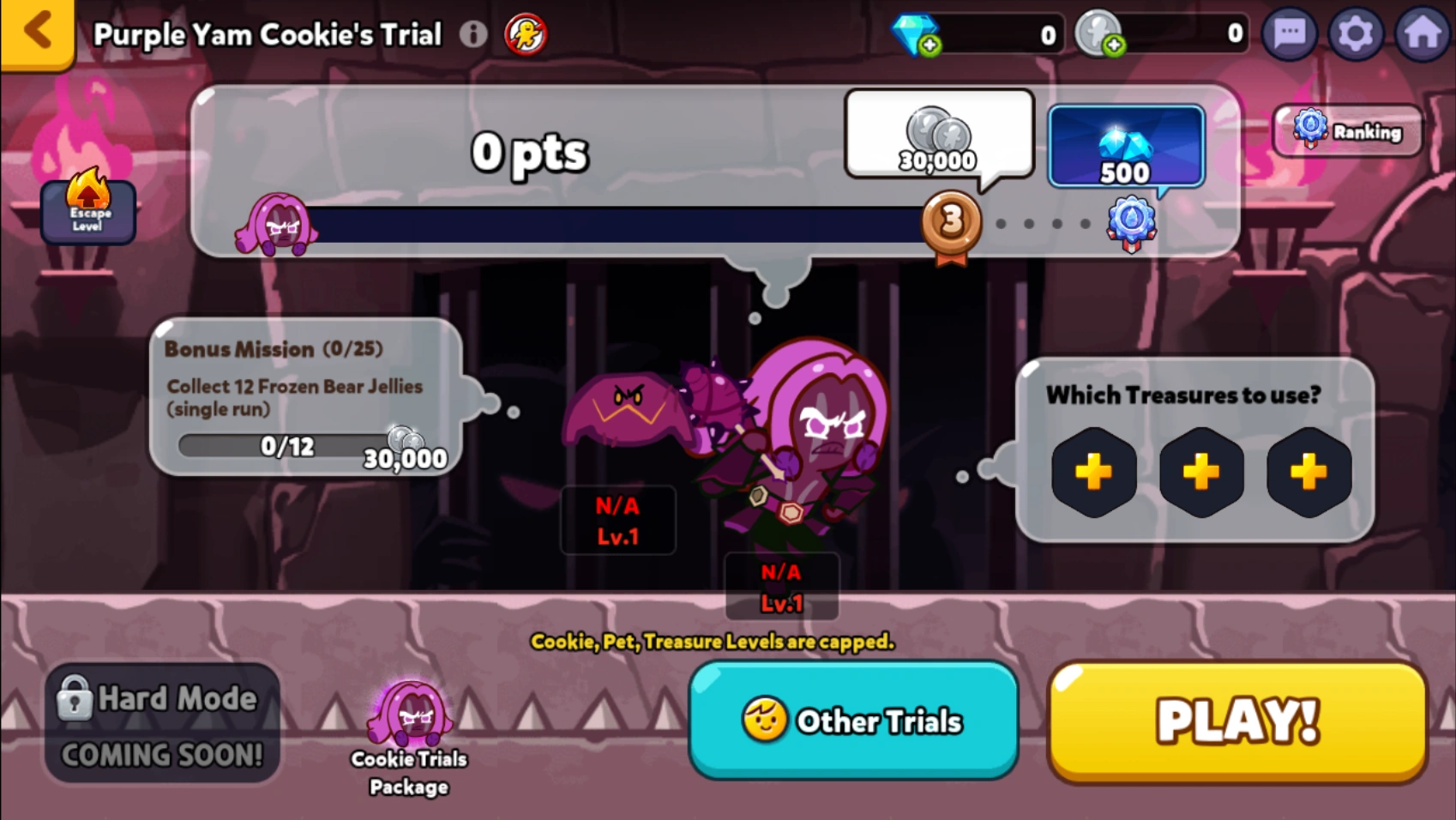Open the game settings gear

1356,34
